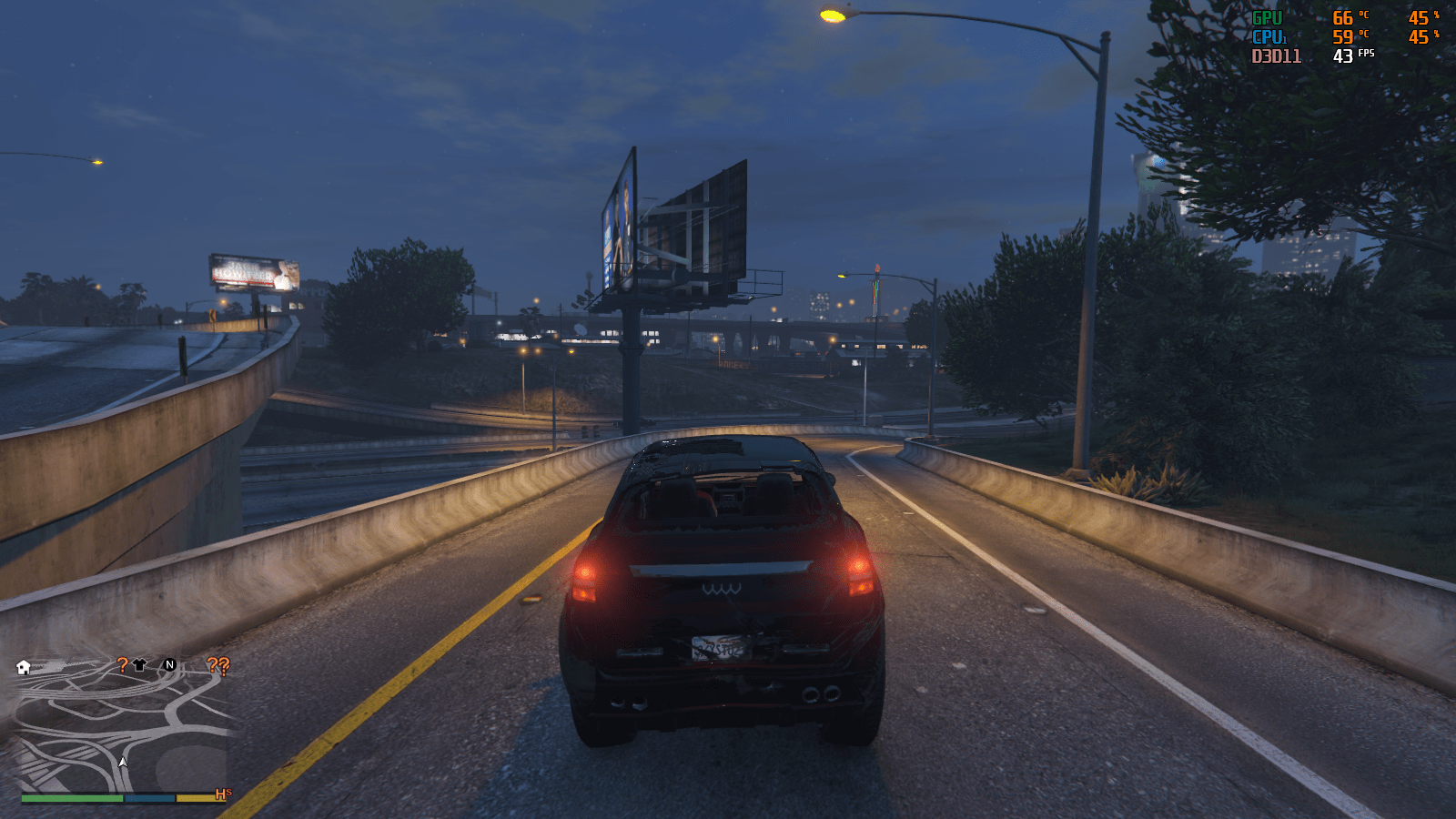Image resolution: width=1456 pixels, height=819 pixels.
Task: Click the North compass marker on minimap
Action: (x=169, y=665)
